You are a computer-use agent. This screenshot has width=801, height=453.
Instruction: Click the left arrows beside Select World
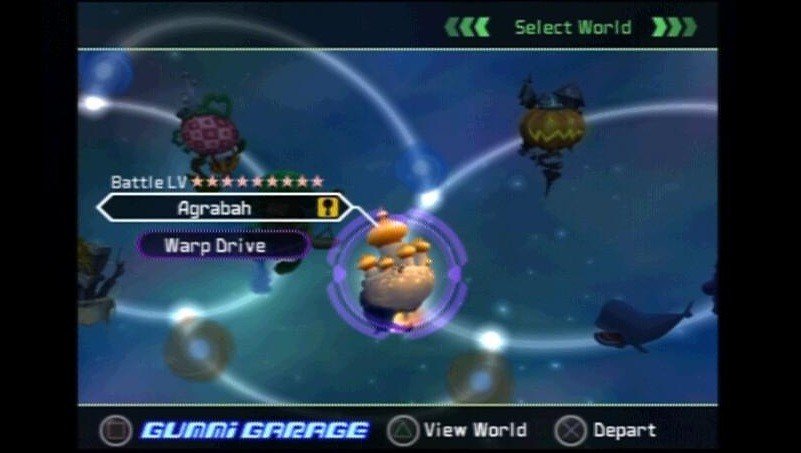(468, 27)
